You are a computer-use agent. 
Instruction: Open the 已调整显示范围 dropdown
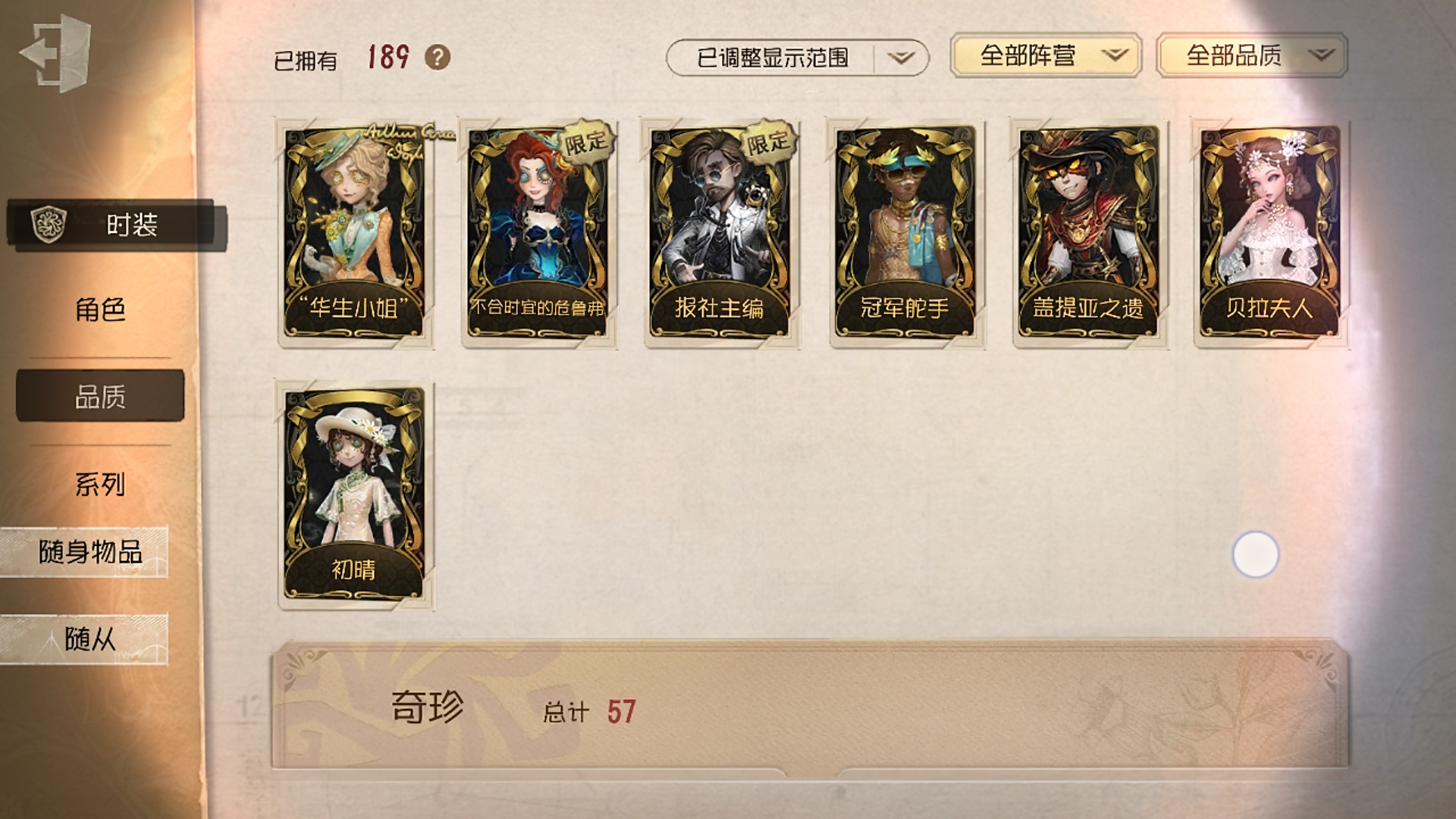(x=796, y=58)
